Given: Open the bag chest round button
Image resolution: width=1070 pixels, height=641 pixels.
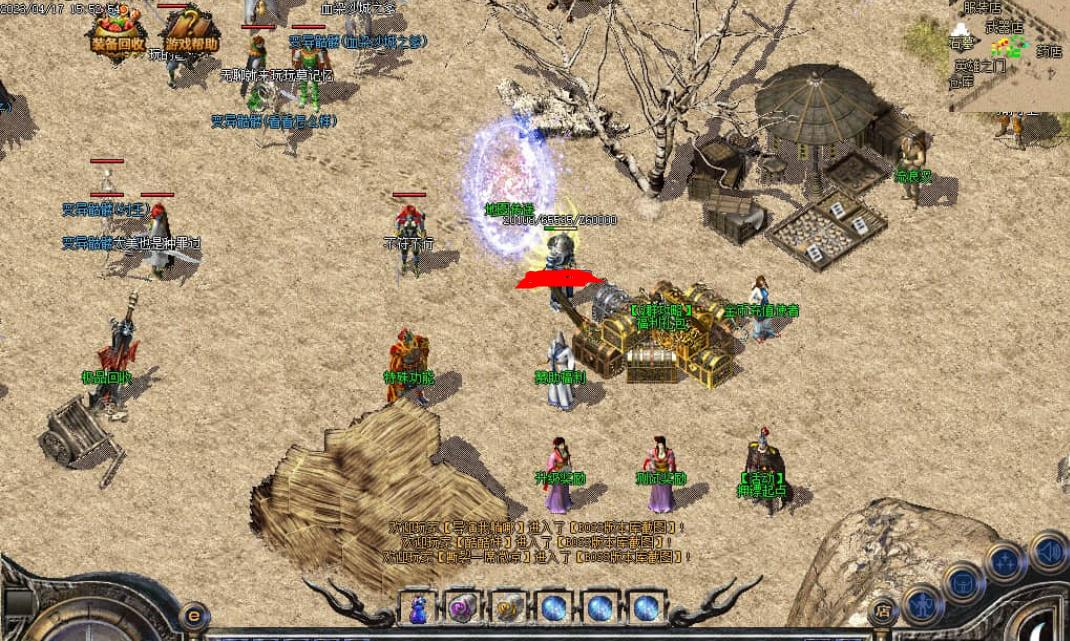Looking at the screenshot, I should click(963, 581).
